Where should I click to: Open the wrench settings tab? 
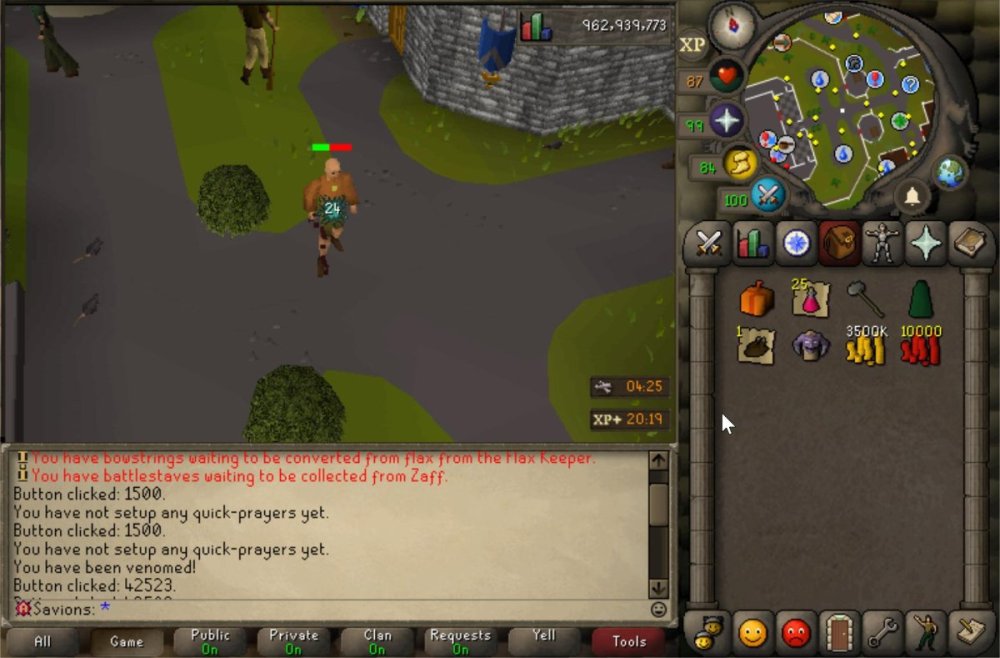pos(883,632)
